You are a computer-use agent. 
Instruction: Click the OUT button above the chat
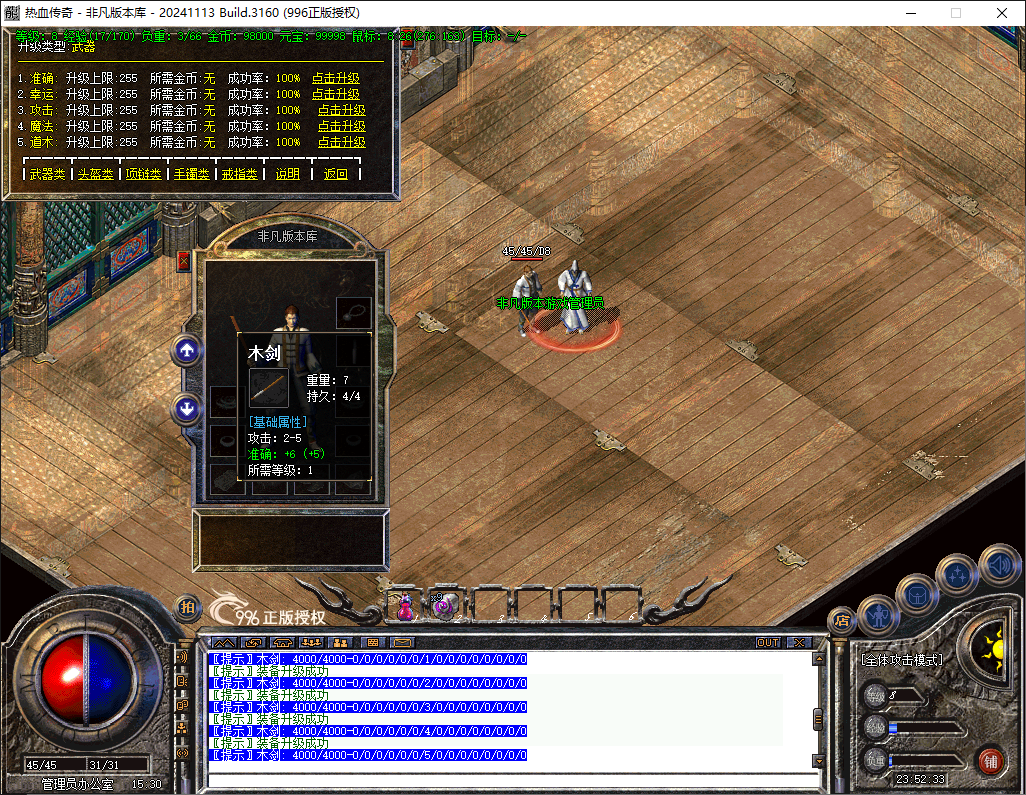pyautogui.click(x=767, y=642)
